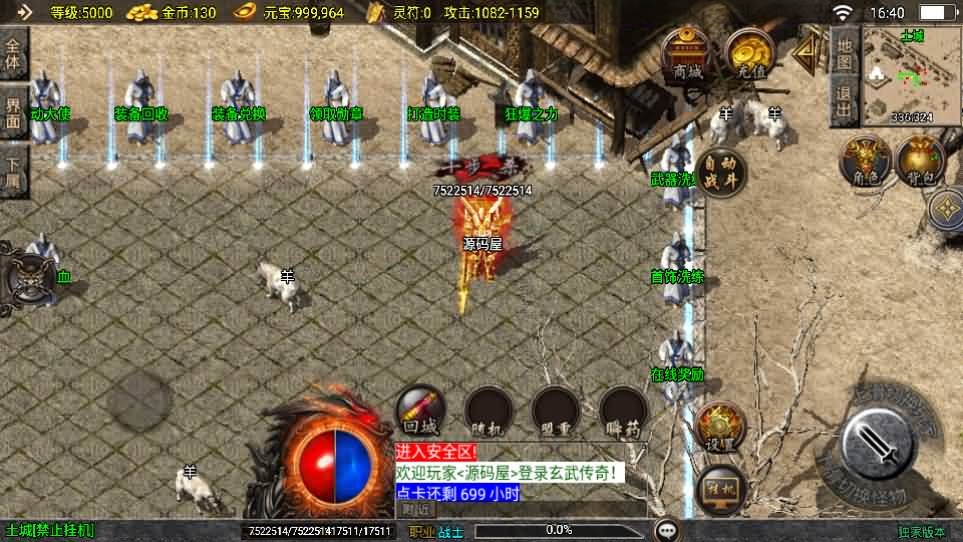Viewport: 963px width, 542px height.
Task: Click the 挂机 idle-mode monitor button
Action: (x=720, y=488)
